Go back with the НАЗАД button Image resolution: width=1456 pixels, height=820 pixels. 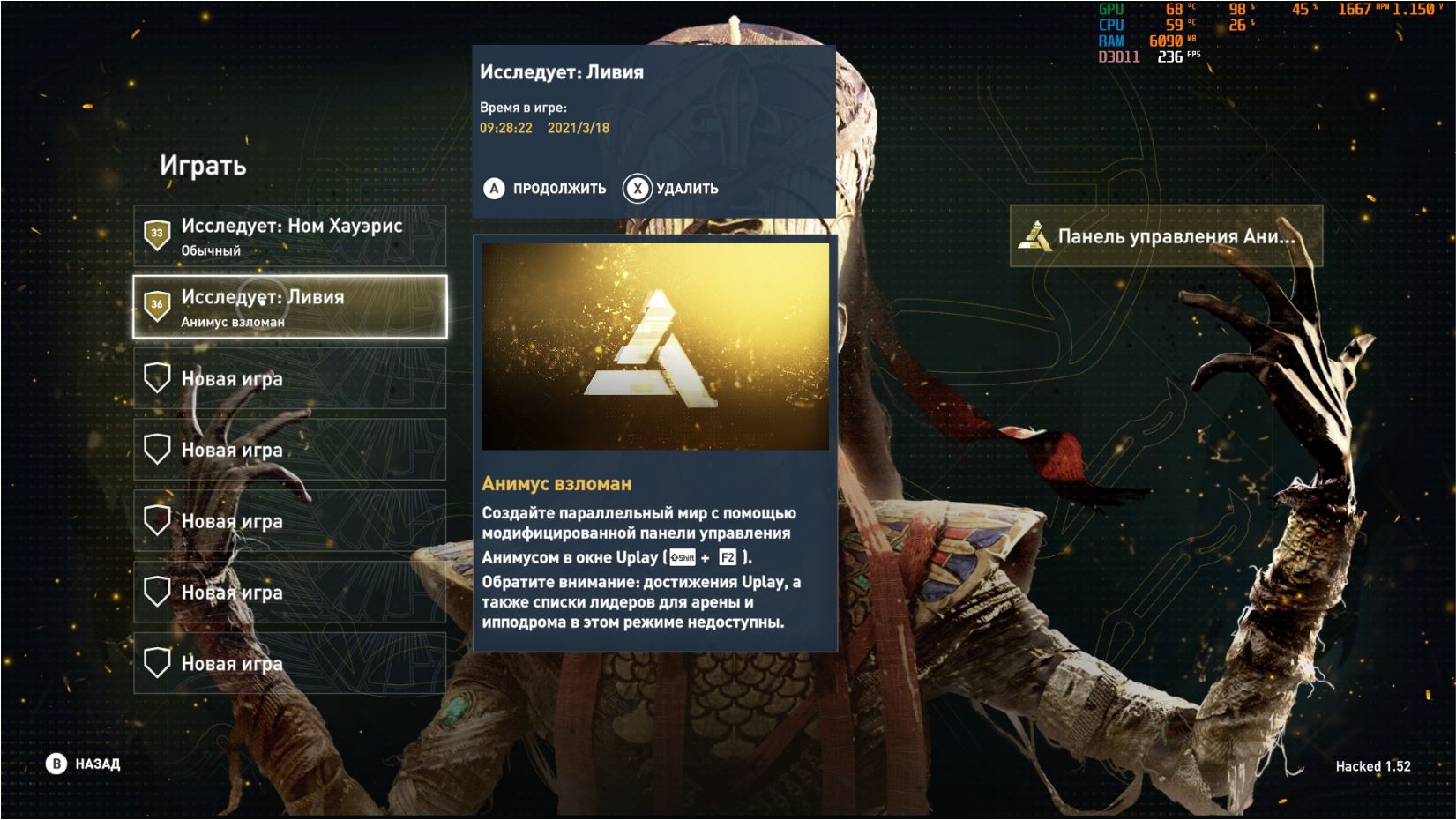[83, 764]
